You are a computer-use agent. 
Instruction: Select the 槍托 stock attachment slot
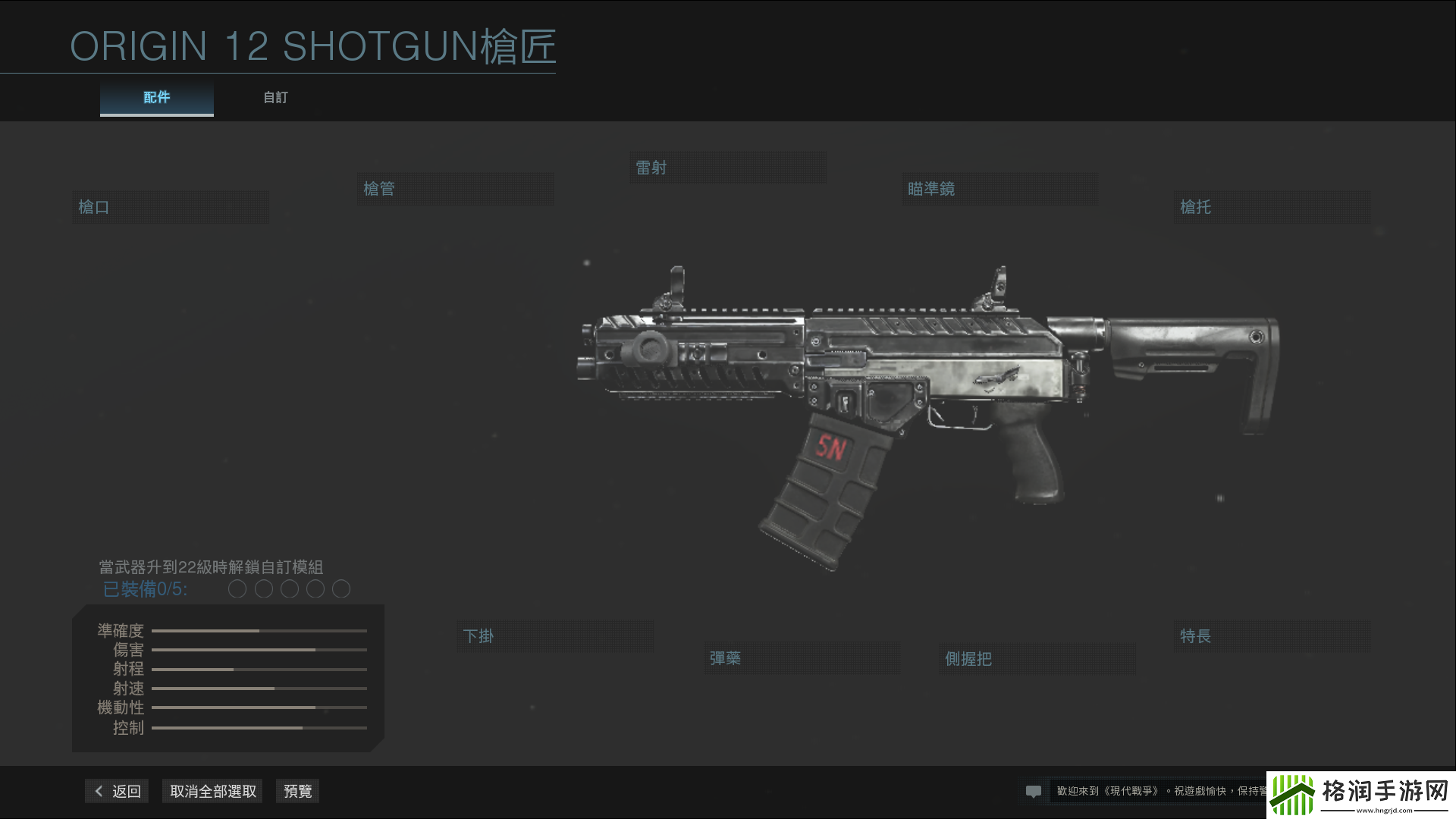(1271, 206)
